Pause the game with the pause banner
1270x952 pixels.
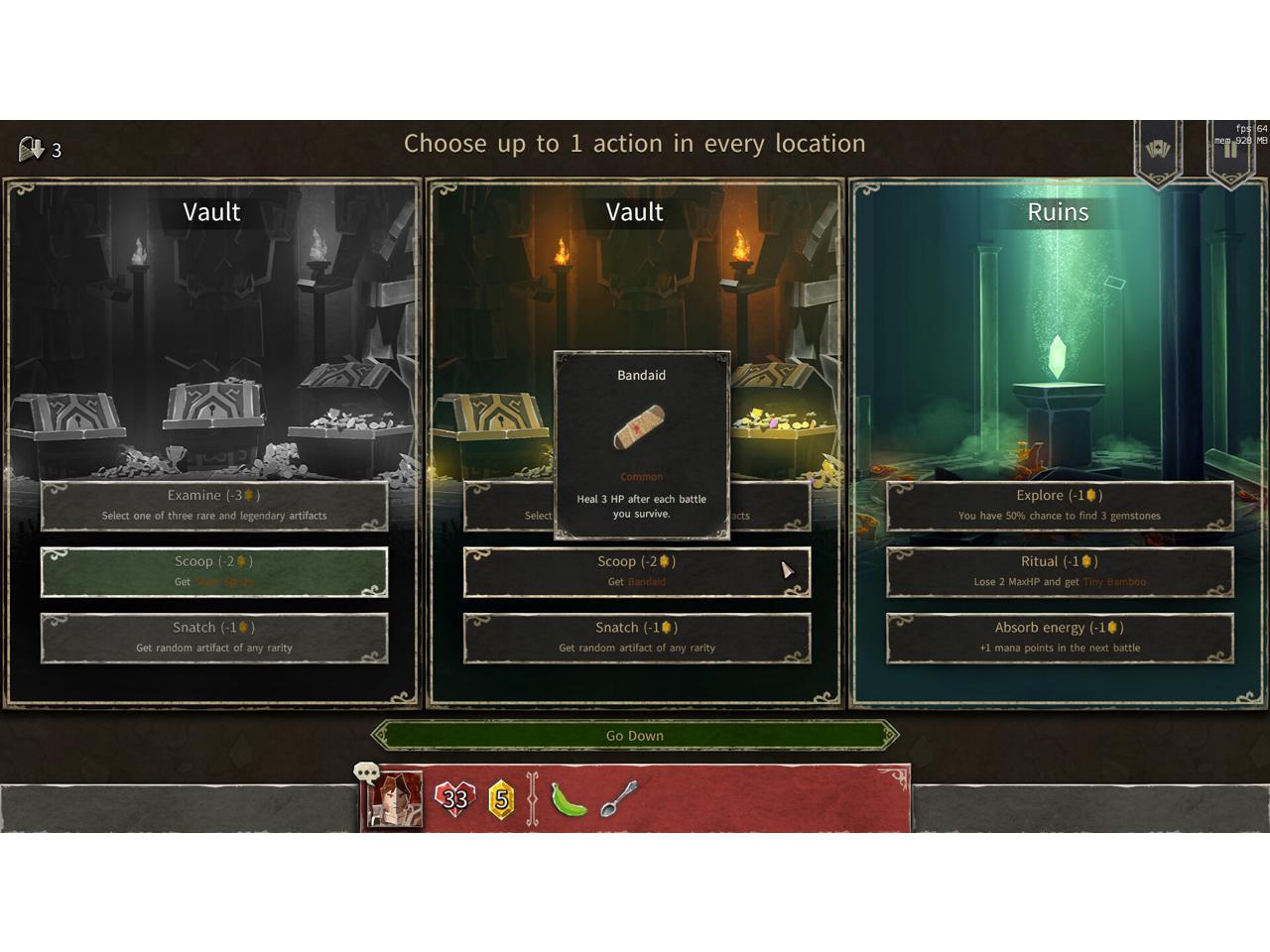coord(1230,151)
